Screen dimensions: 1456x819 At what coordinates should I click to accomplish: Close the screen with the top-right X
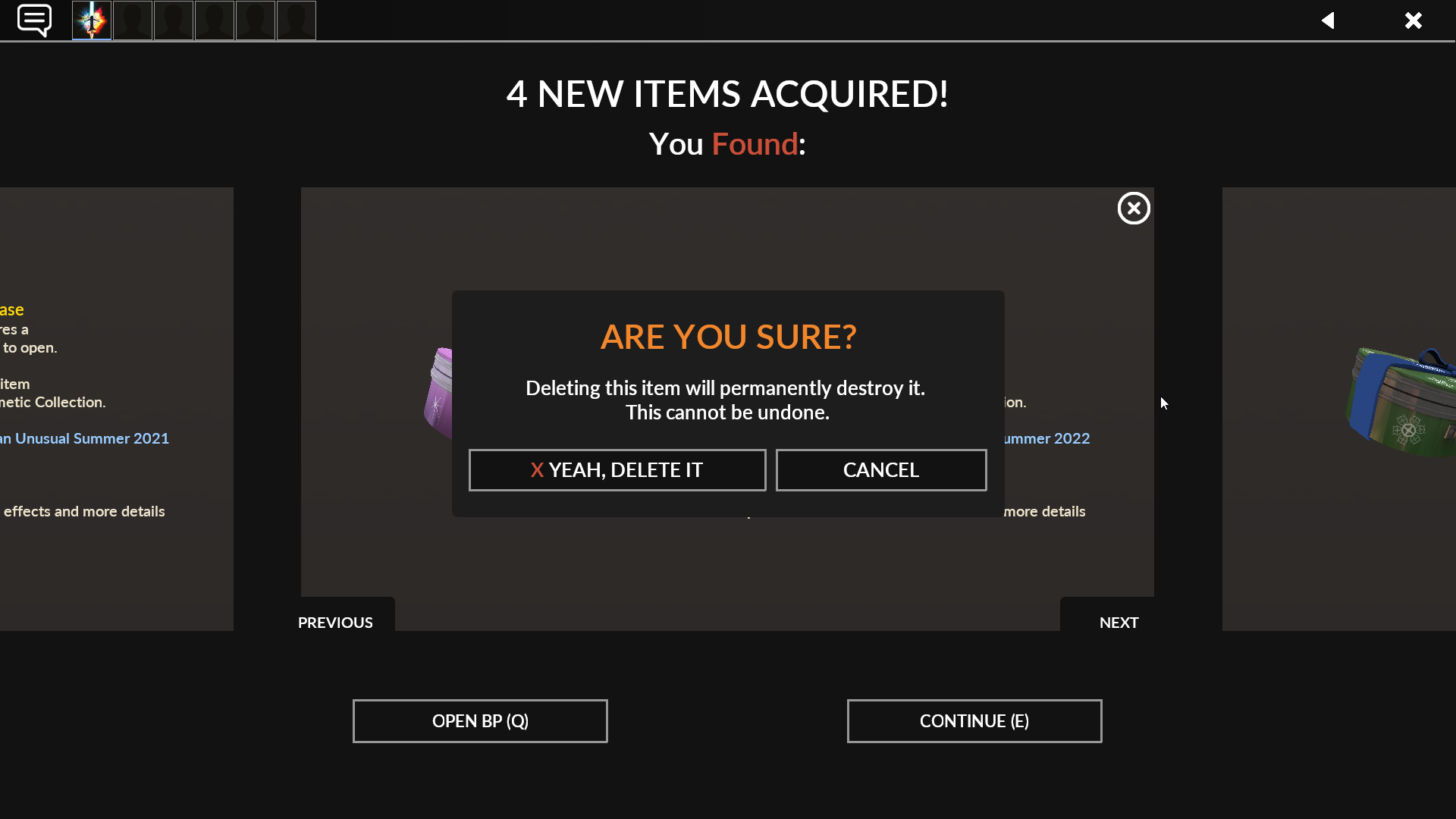[1414, 20]
